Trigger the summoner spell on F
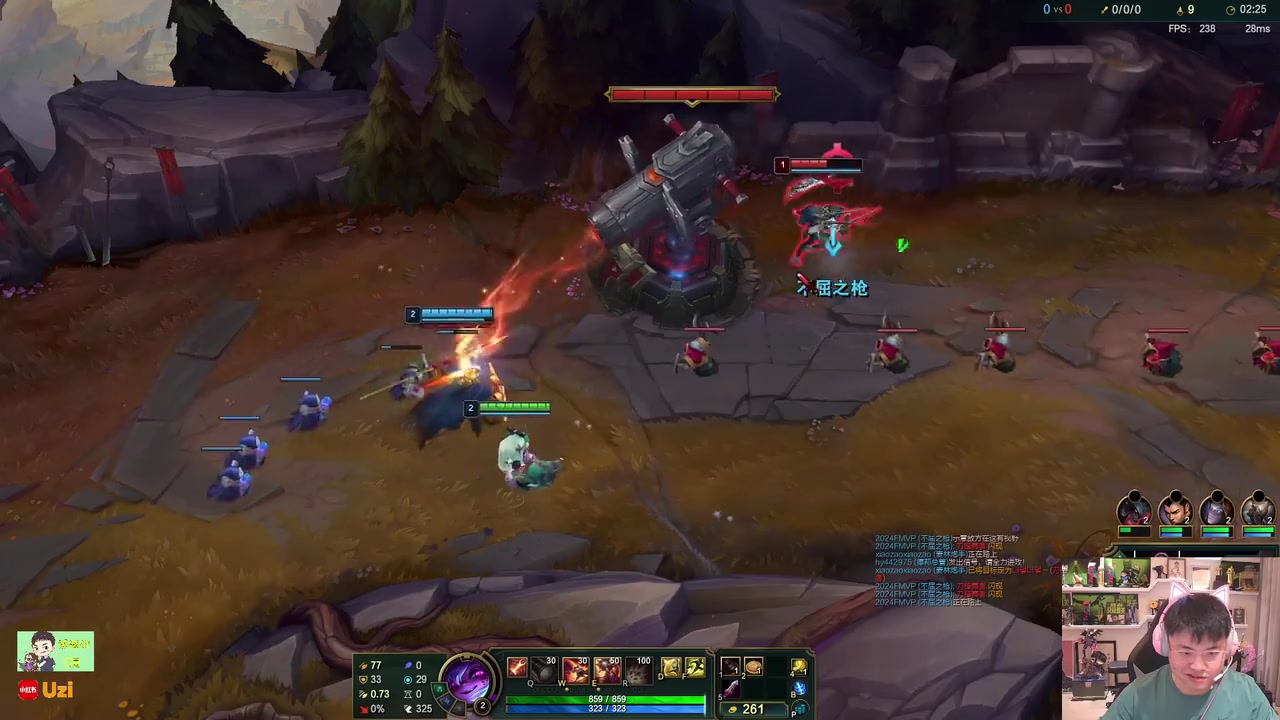The width and height of the screenshot is (1280, 720). click(695, 667)
